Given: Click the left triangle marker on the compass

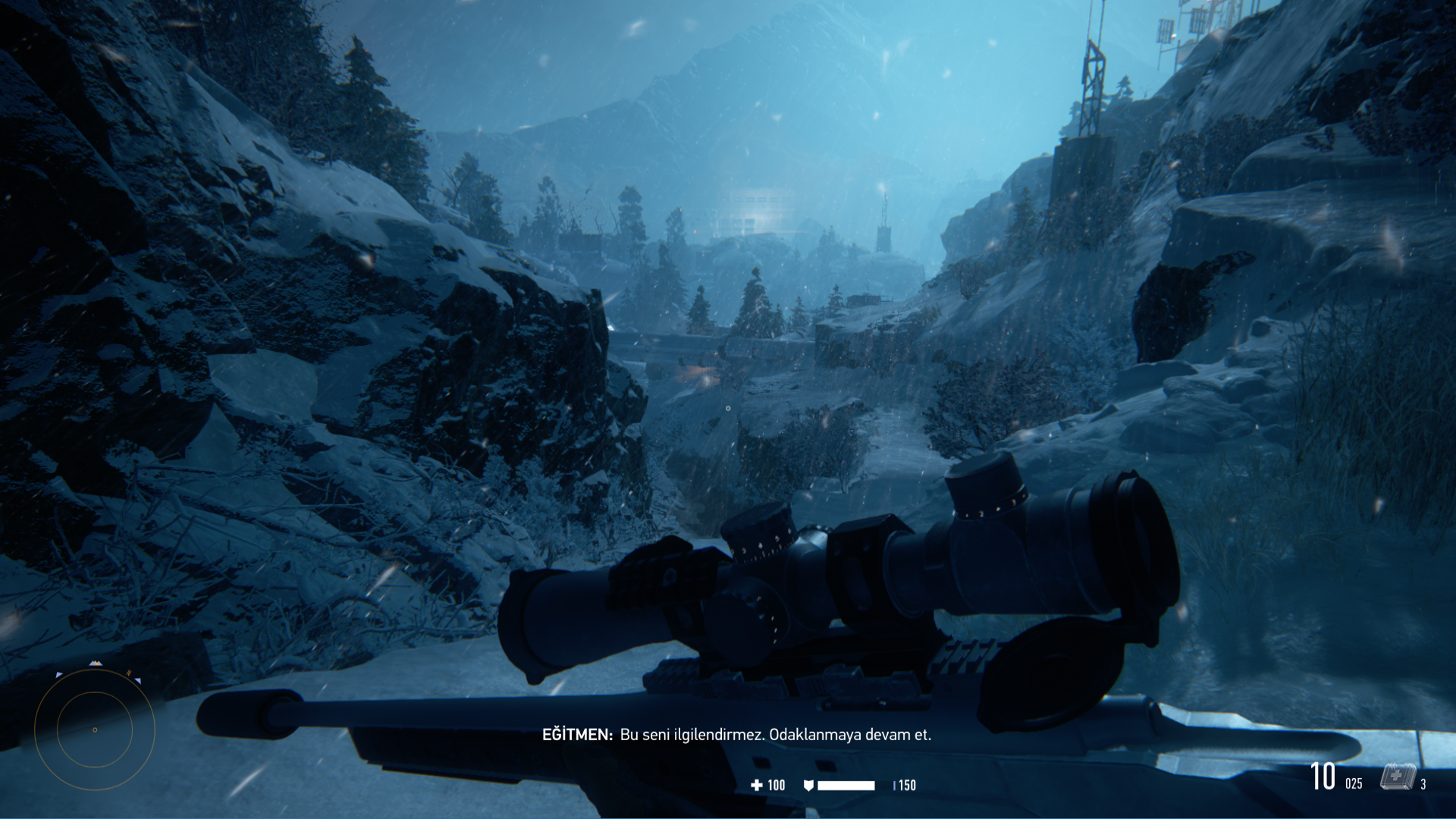Looking at the screenshot, I should coord(58,675).
